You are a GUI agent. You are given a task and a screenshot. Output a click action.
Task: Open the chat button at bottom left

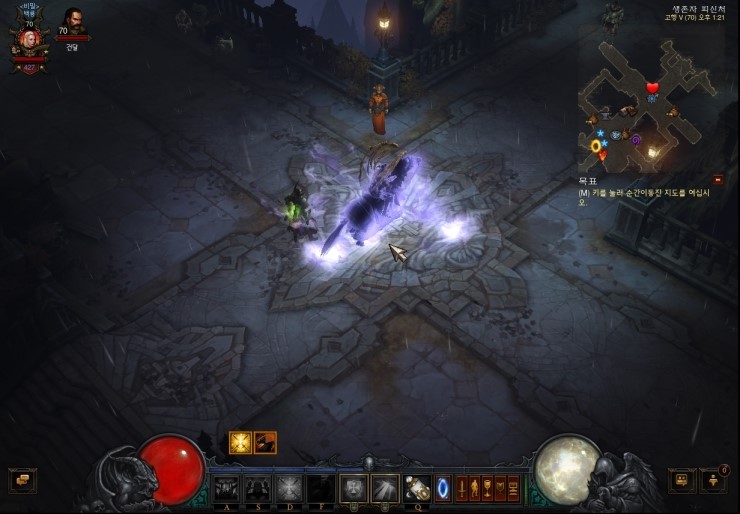22,481
